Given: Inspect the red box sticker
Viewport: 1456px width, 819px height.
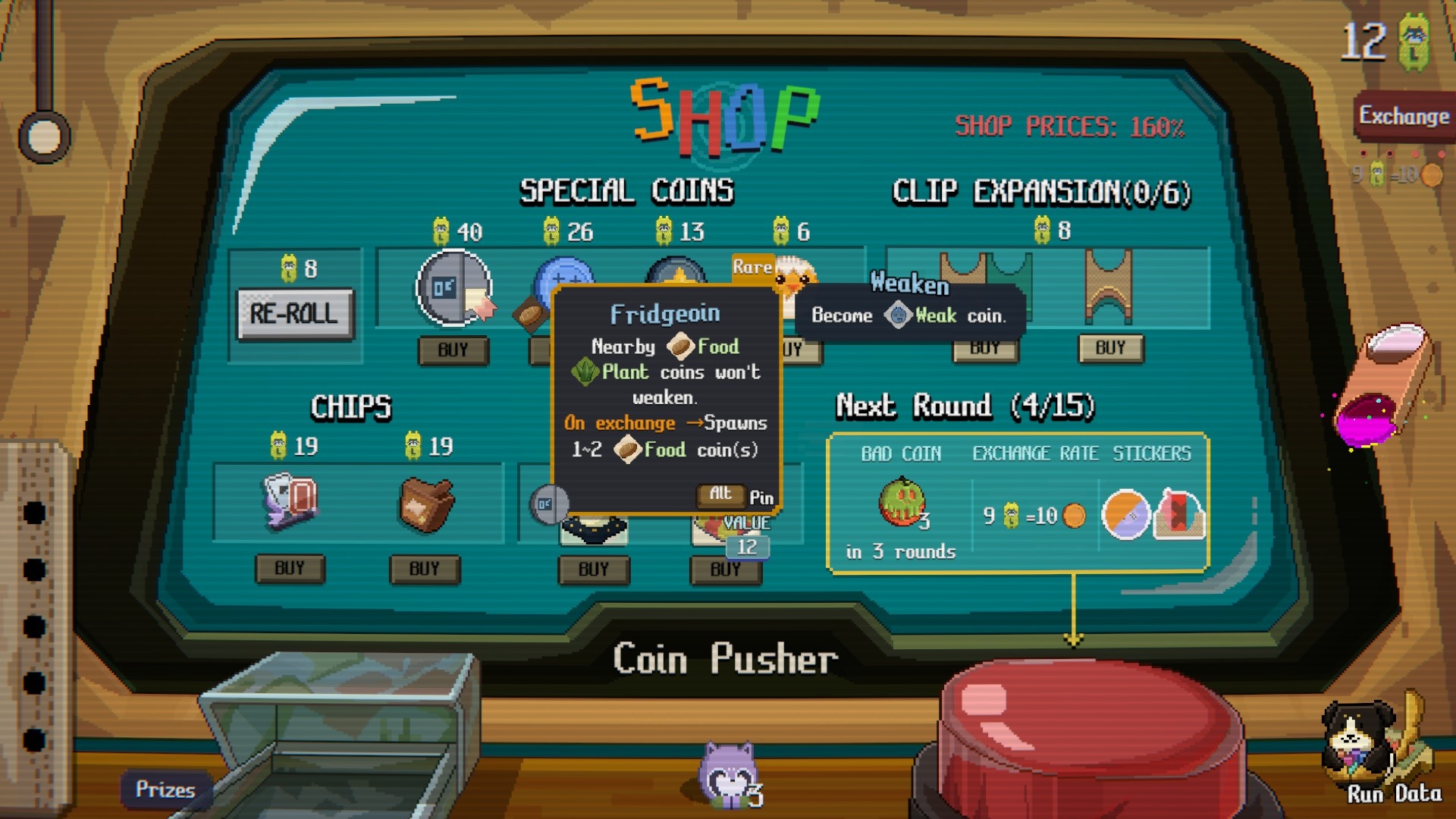Looking at the screenshot, I should [x=1178, y=515].
